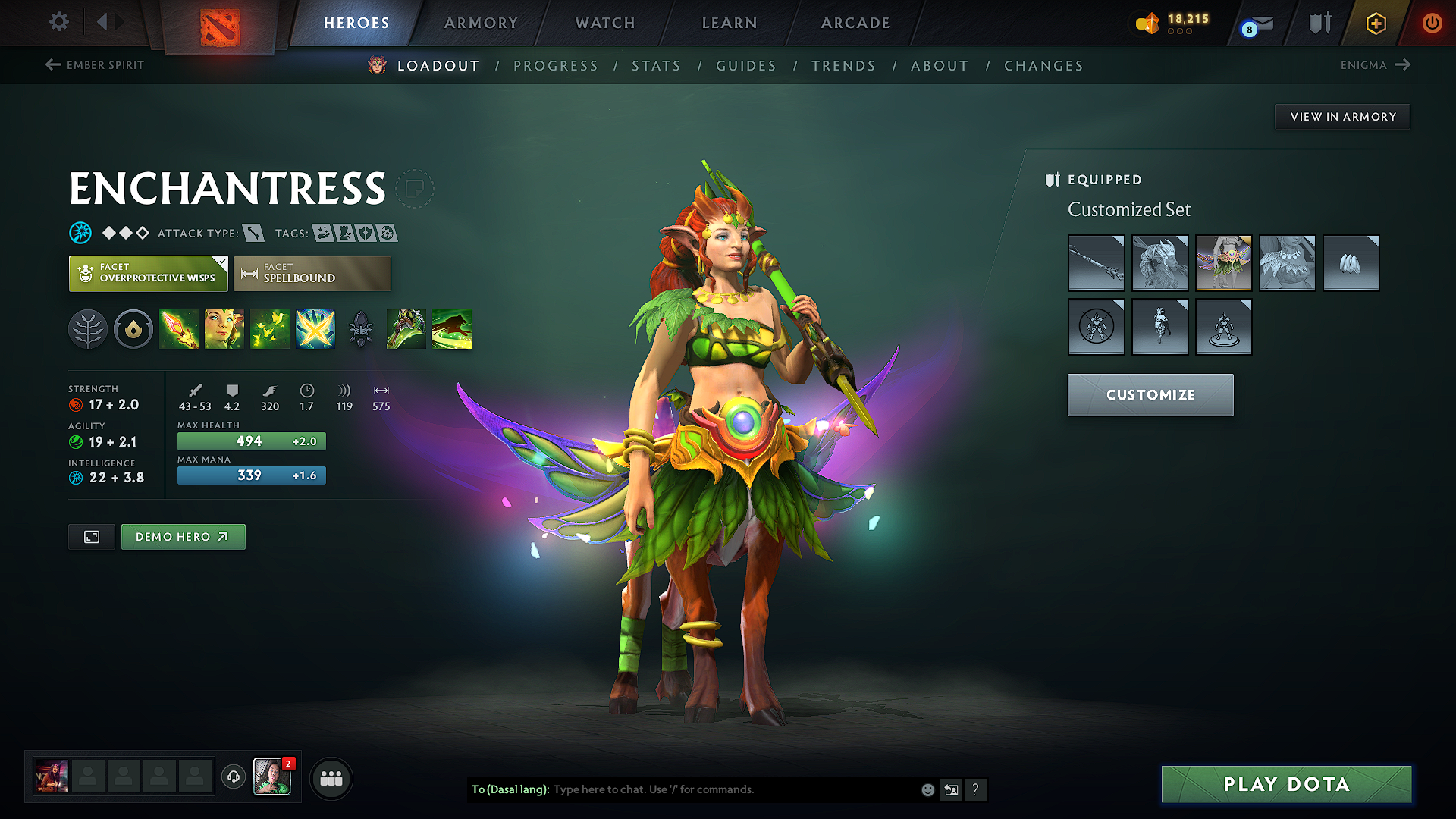Open the talent tree icon
The height and width of the screenshot is (819, 1456).
coord(88,328)
